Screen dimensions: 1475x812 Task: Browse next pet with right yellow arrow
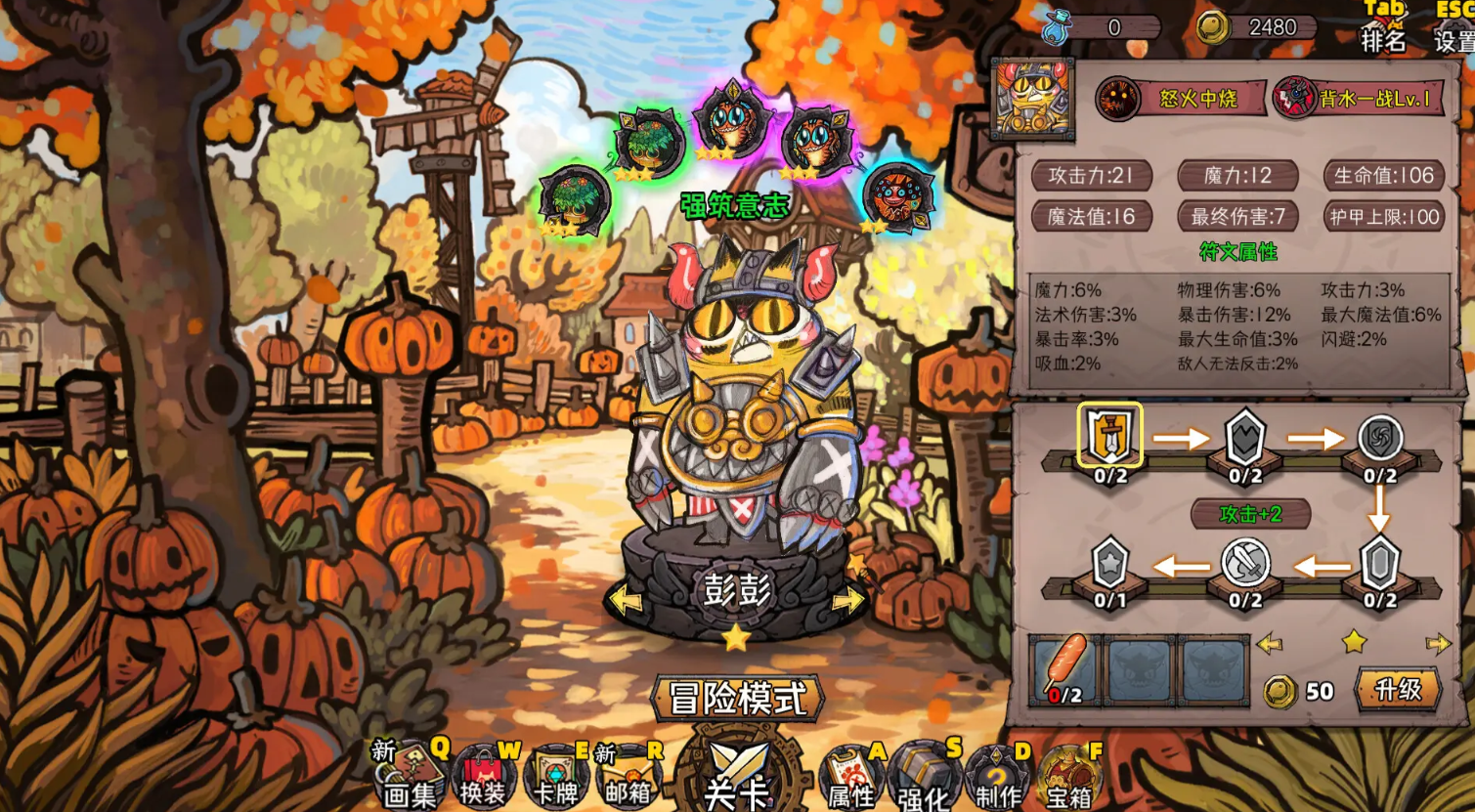click(x=1437, y=643)
